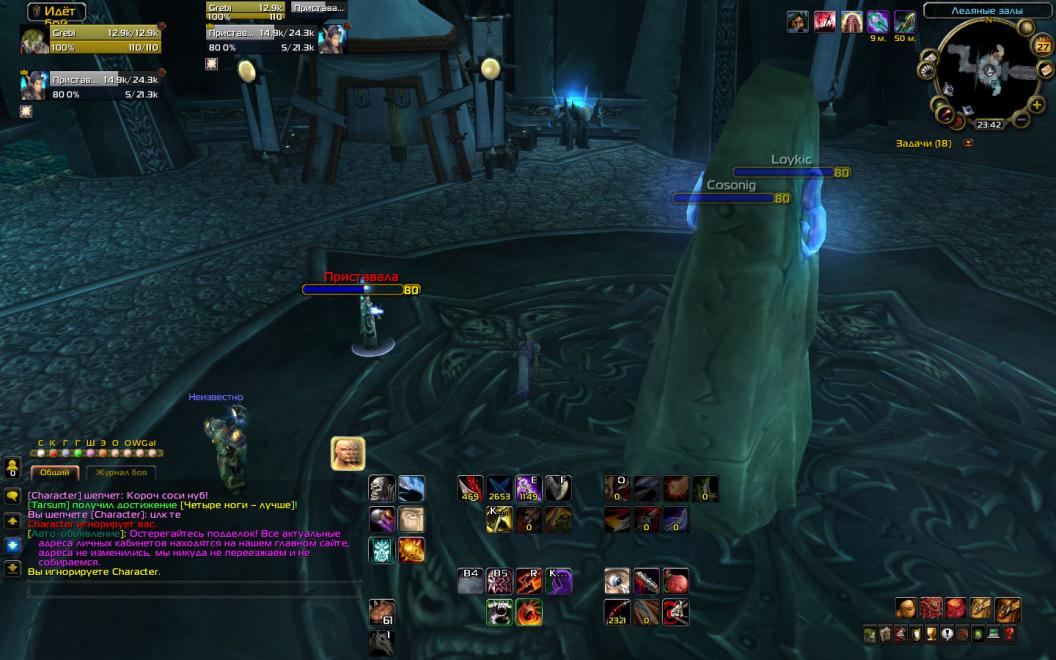Use the eyeball ability icon

(618, 581)
